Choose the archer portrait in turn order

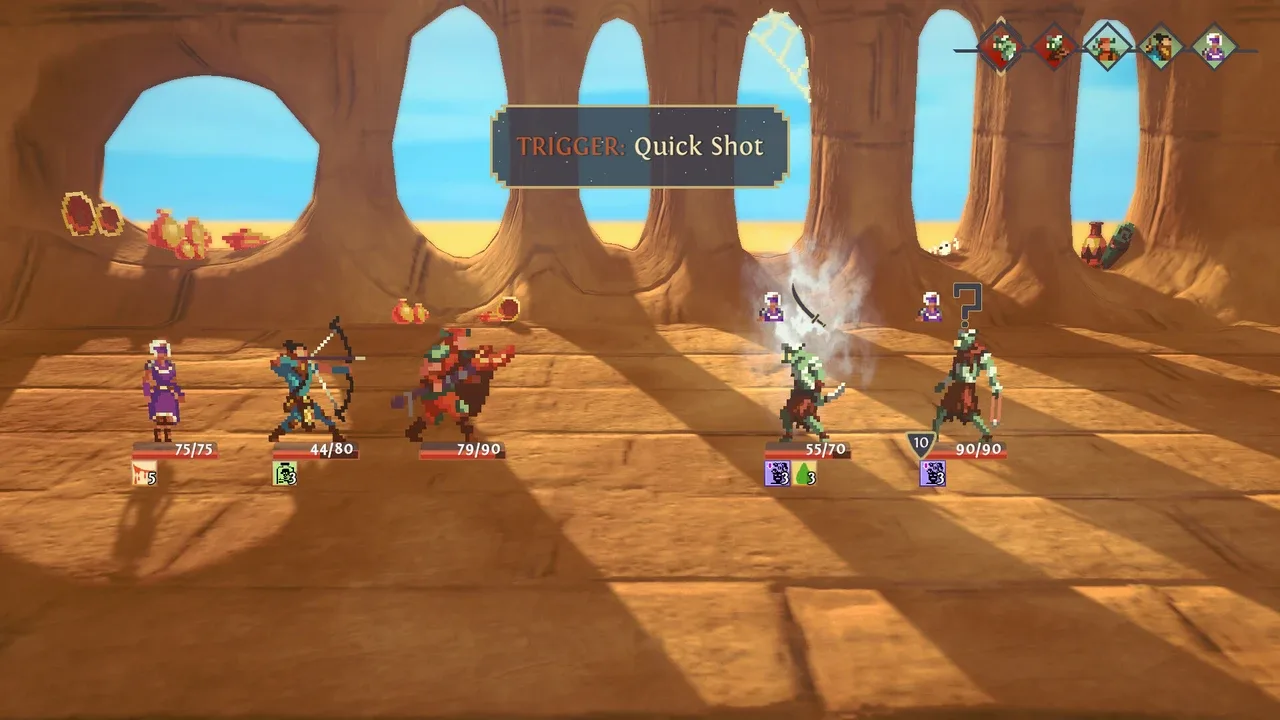coord(1160,46)
